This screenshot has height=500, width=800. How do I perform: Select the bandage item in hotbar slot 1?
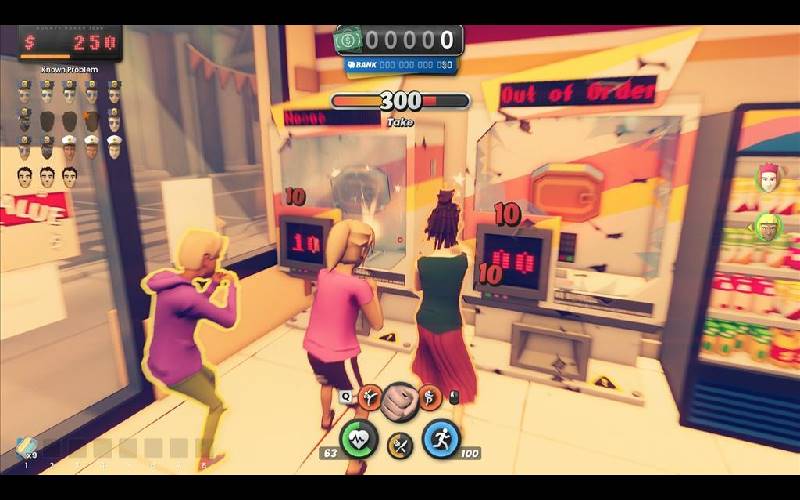(26, 448)
